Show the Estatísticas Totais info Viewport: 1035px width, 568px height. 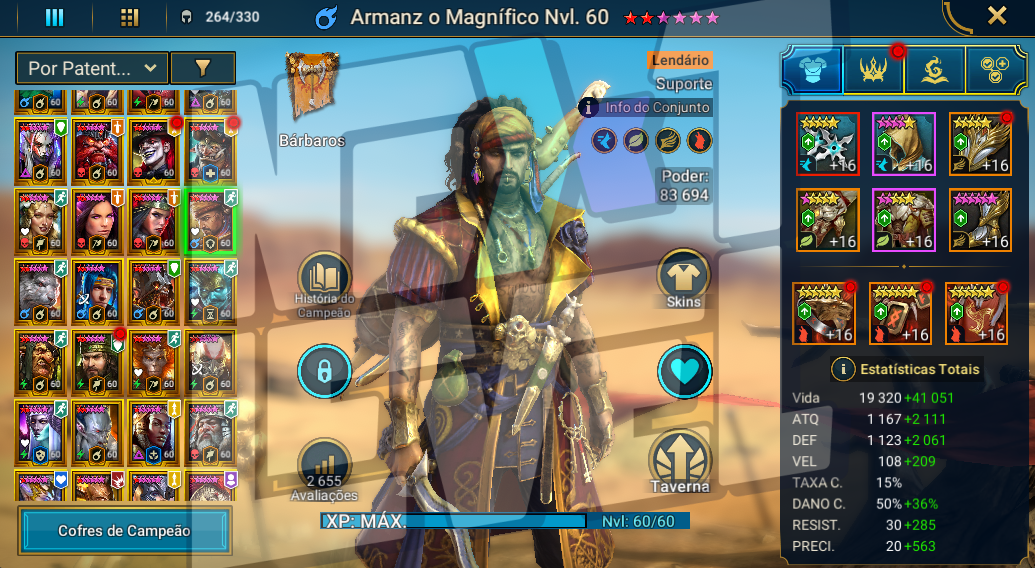coord(844,369)
